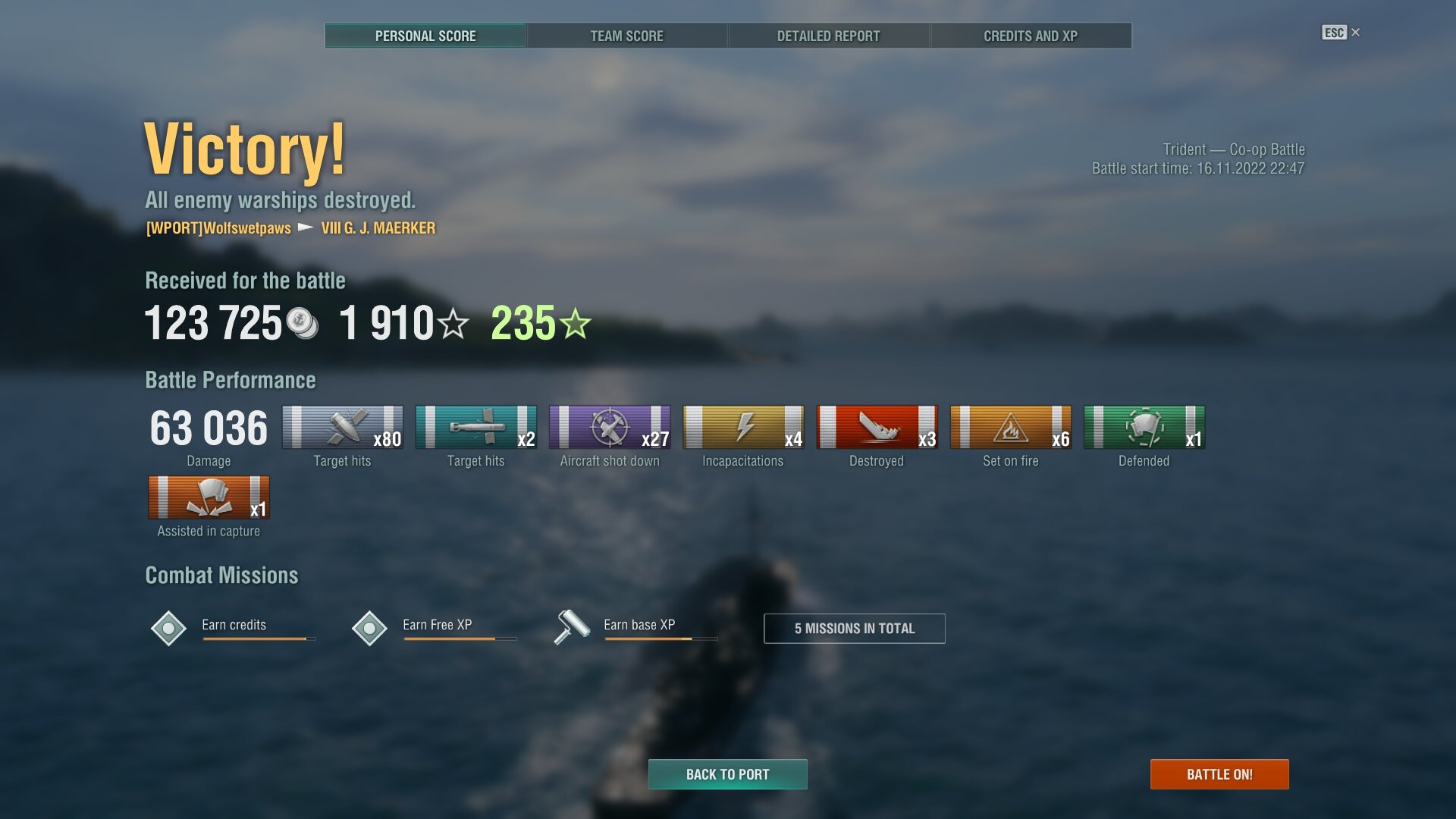
Task: Expand the 5 Missions in Total list
Action: 854,629
